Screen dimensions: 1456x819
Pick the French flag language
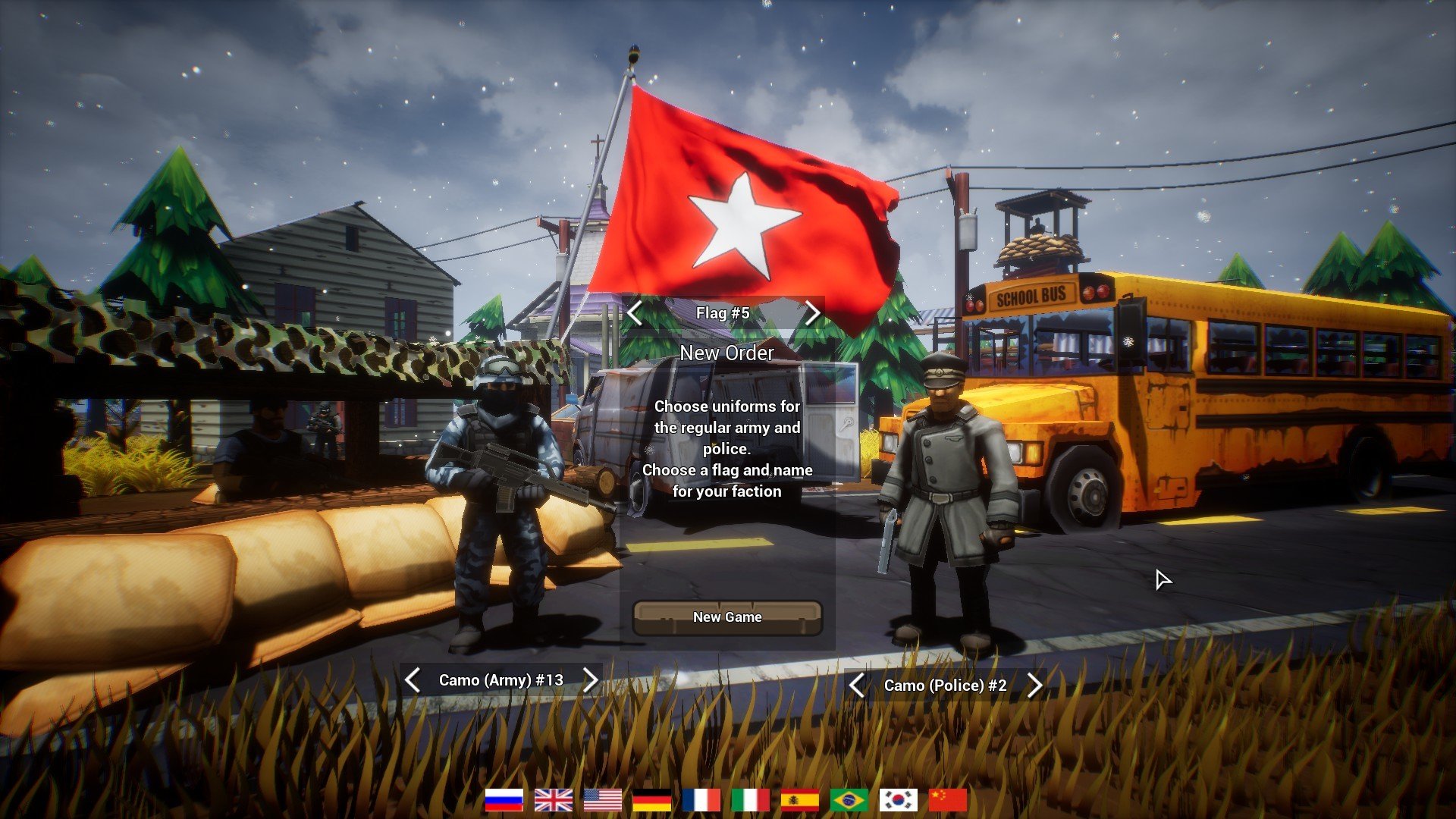pyautogui.click(x=701, y=799)
